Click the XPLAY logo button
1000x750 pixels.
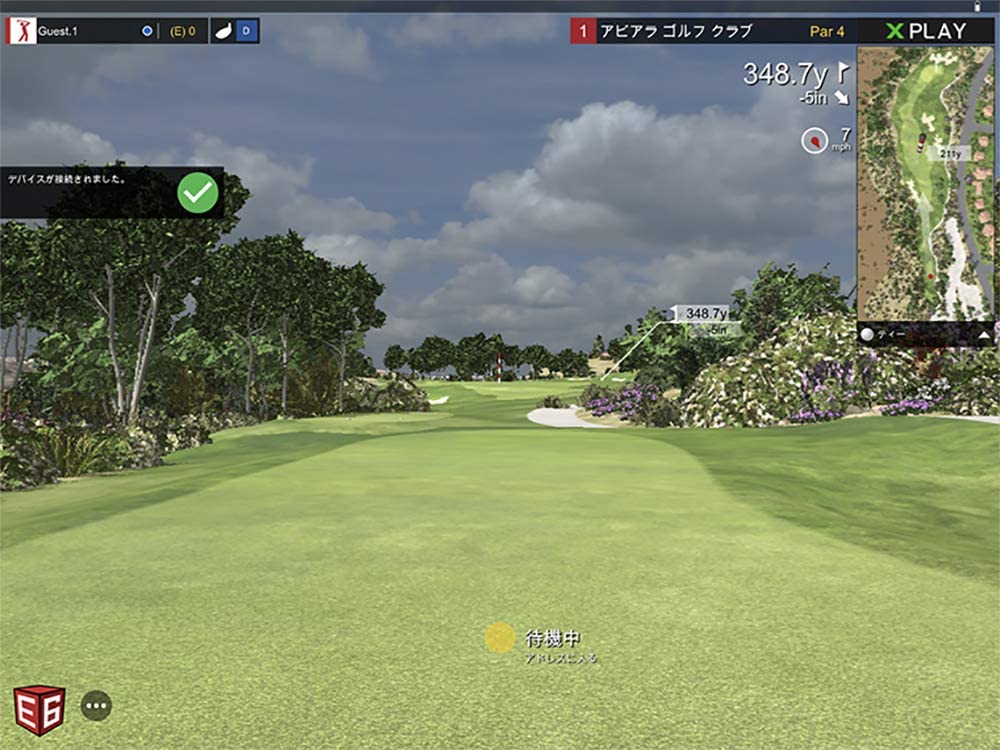(x=927, y=31)
